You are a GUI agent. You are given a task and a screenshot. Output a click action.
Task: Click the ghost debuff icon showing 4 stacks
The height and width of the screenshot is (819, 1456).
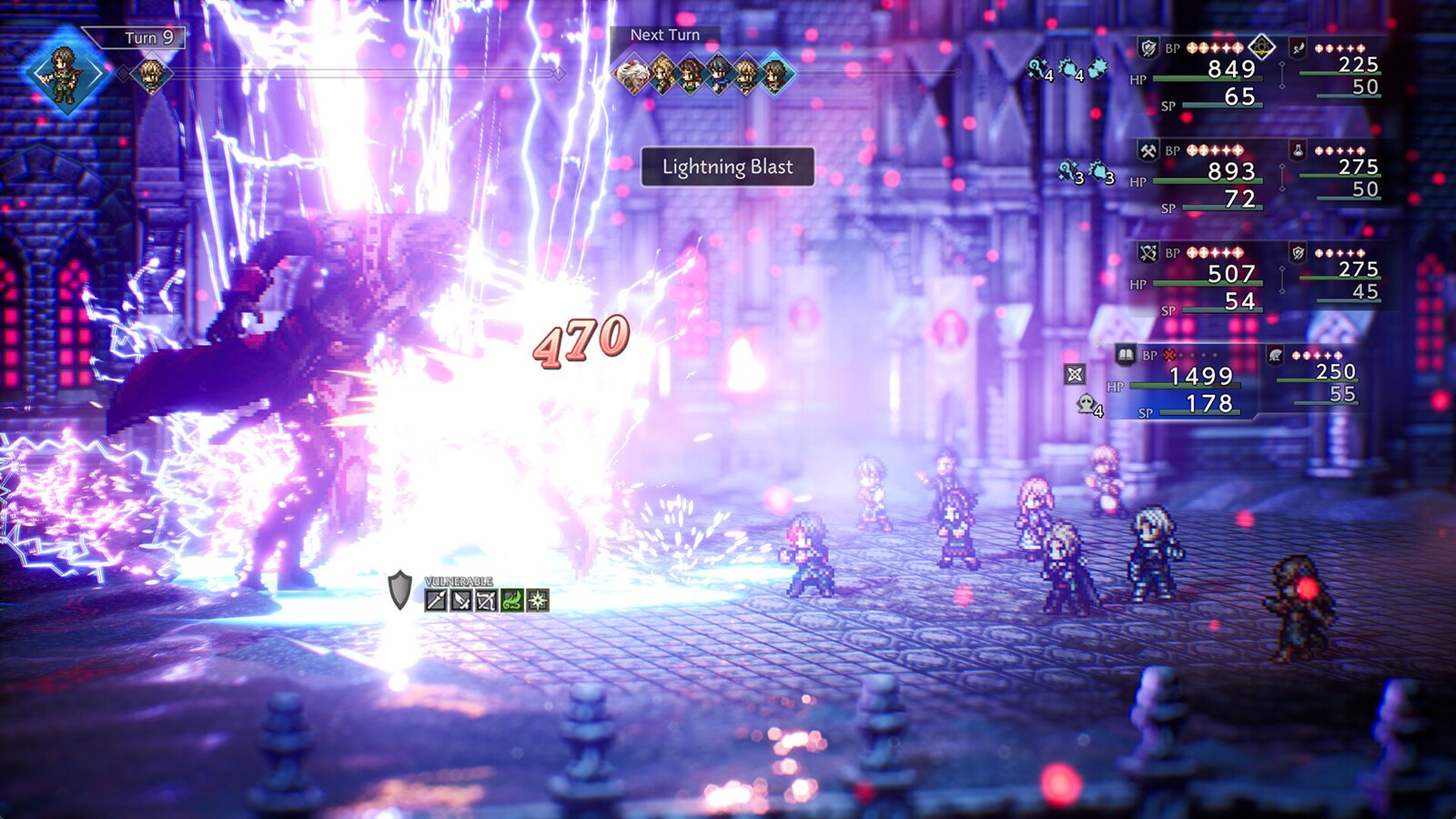pos(1086,404)
